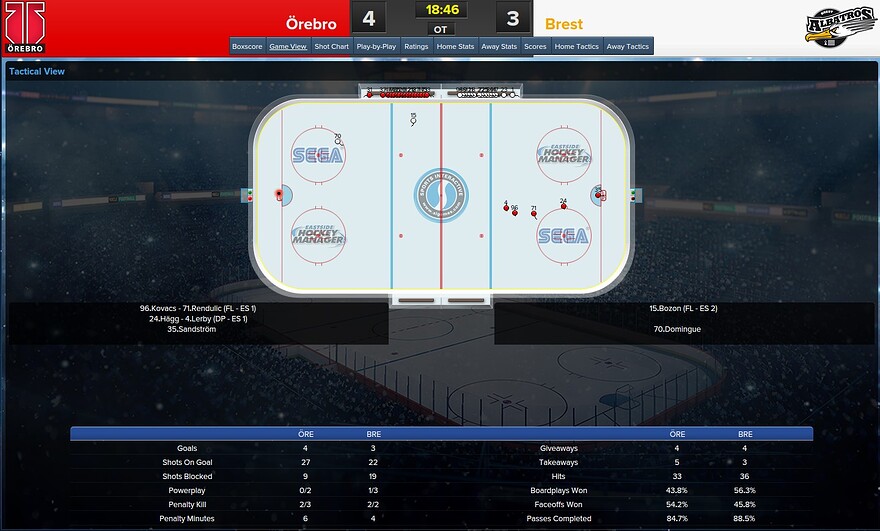880x531 pixels.
Task: Switch to Away Tactics tab
Action: pos(628,47)
